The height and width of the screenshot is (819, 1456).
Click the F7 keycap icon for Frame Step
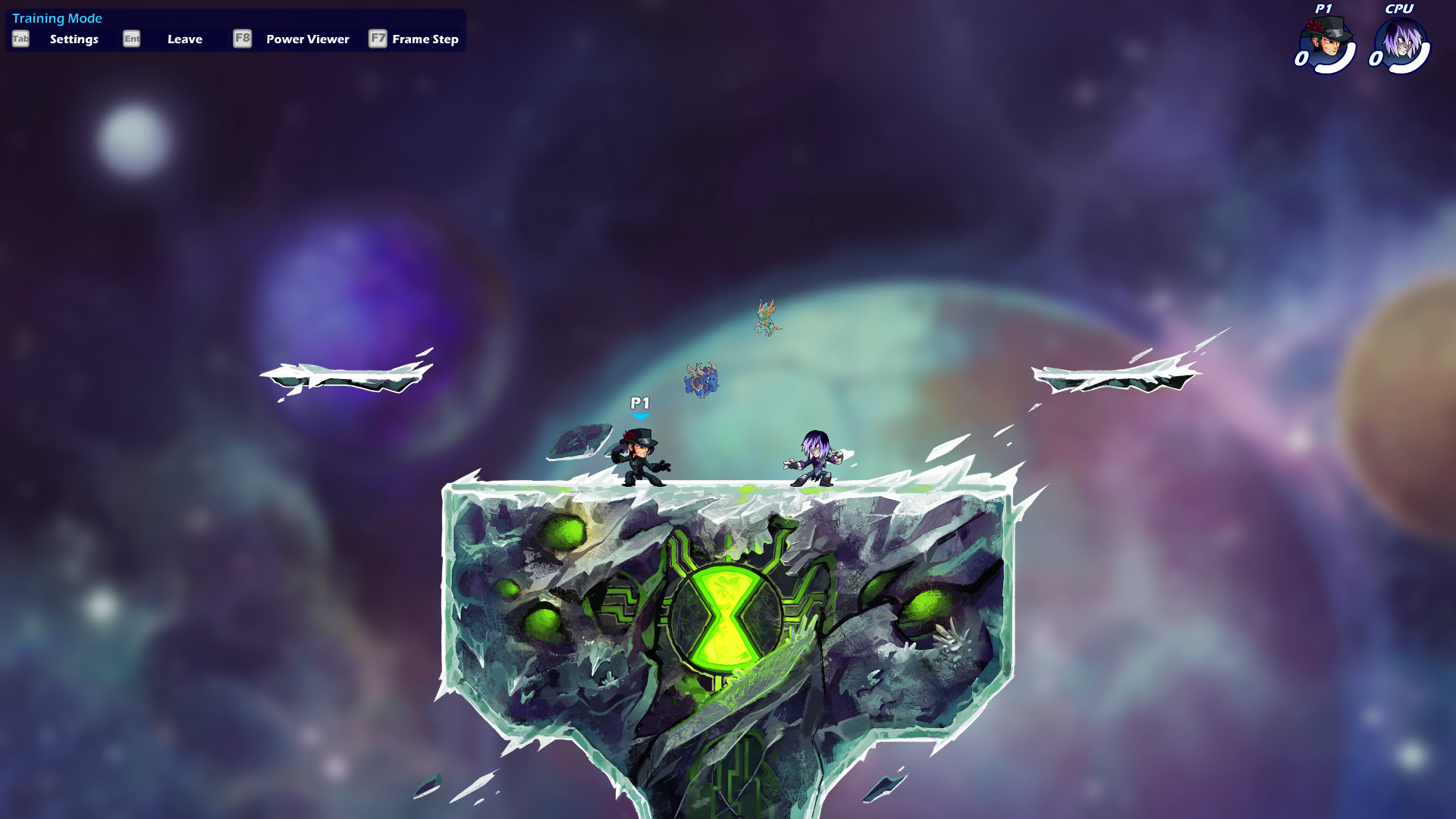[377, 39]
